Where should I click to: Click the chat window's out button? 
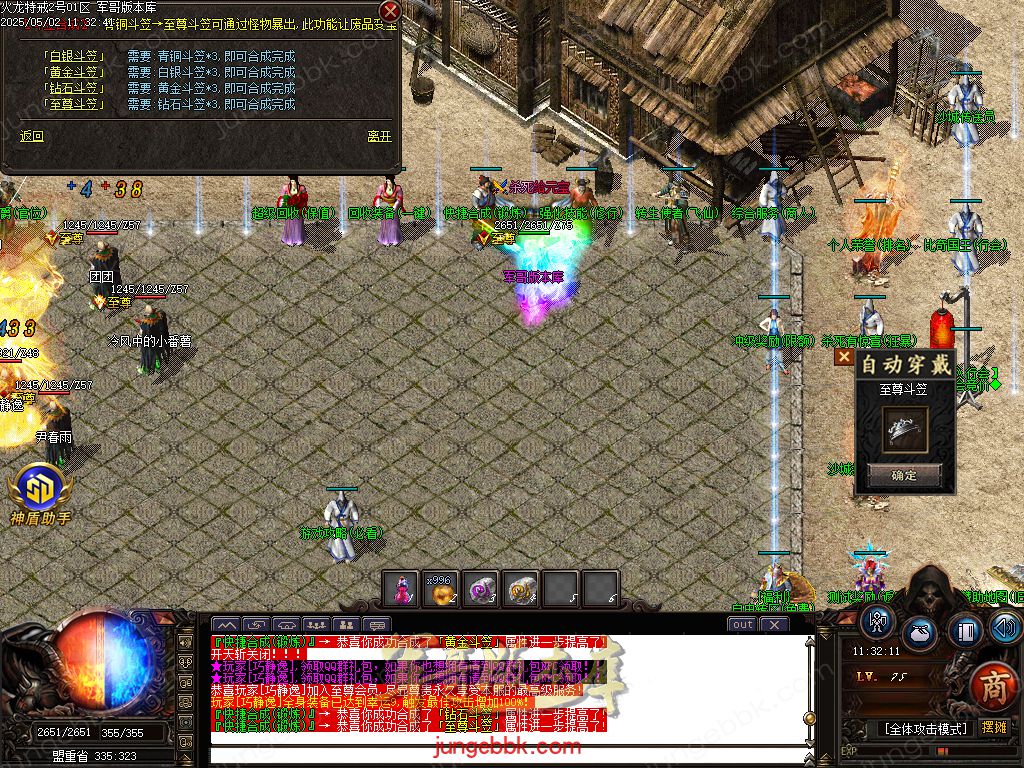click(742, 624)
